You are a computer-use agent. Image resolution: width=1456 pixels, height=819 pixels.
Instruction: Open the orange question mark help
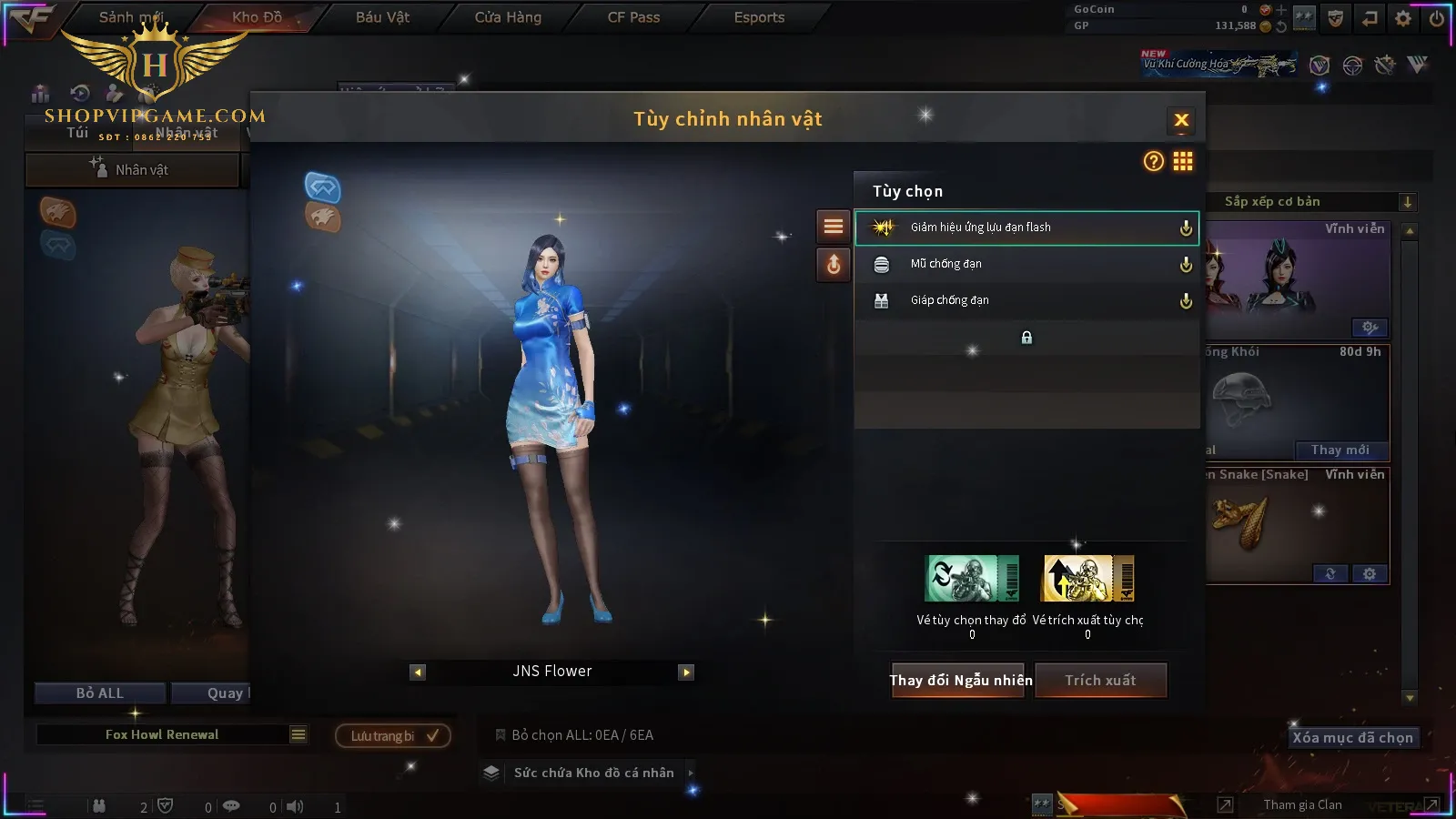[x=1153, y=162]
